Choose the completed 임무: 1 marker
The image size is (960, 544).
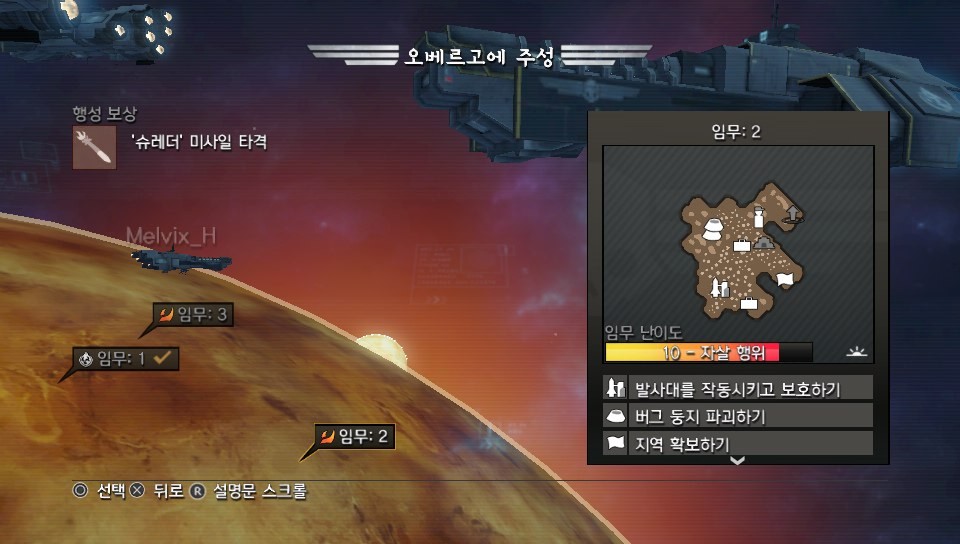pos(127,358)
